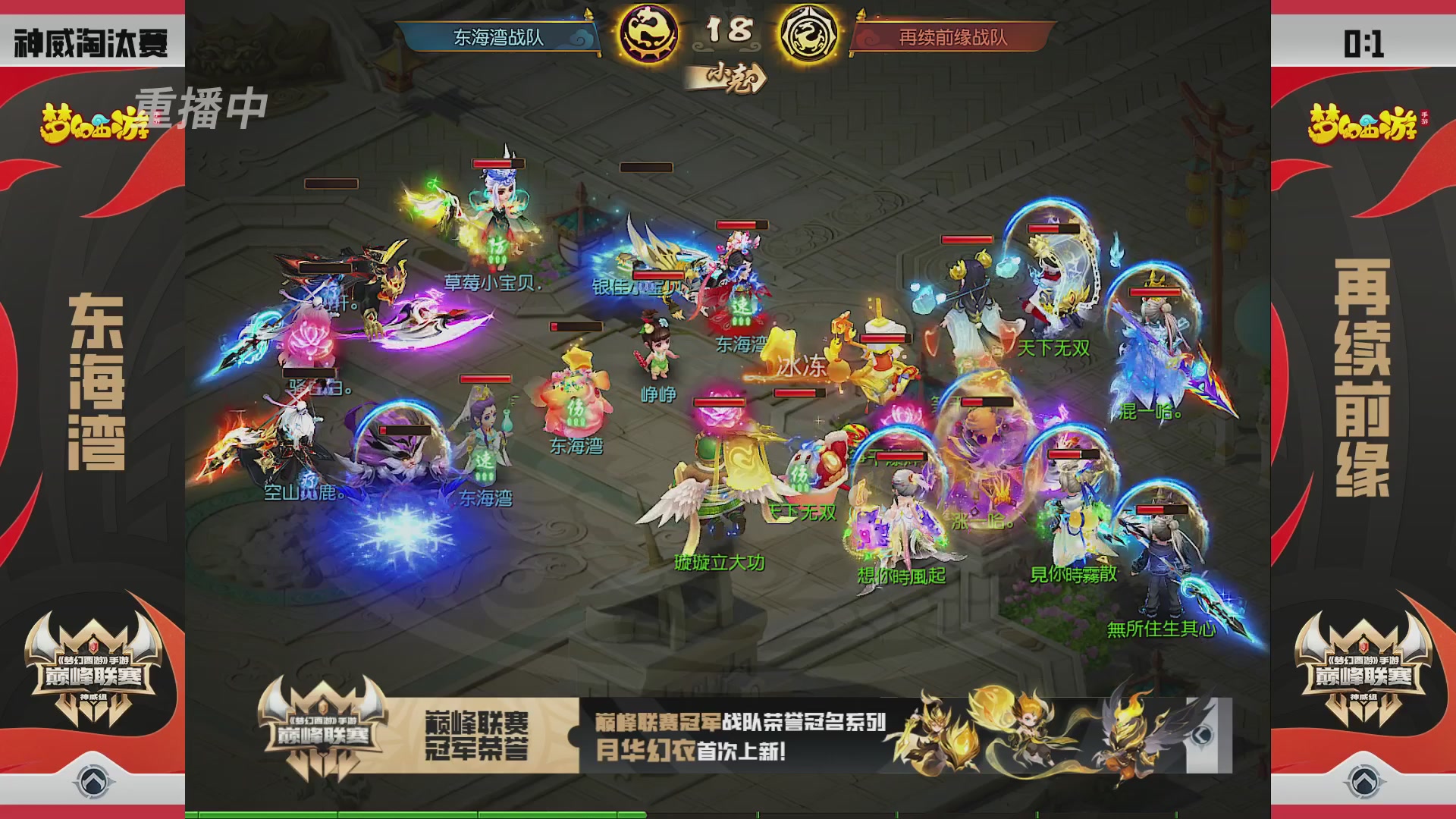Click the dragon emblem of 再续前缘战队
This screenshot has height=819, width=1456.
coord(808,34)
